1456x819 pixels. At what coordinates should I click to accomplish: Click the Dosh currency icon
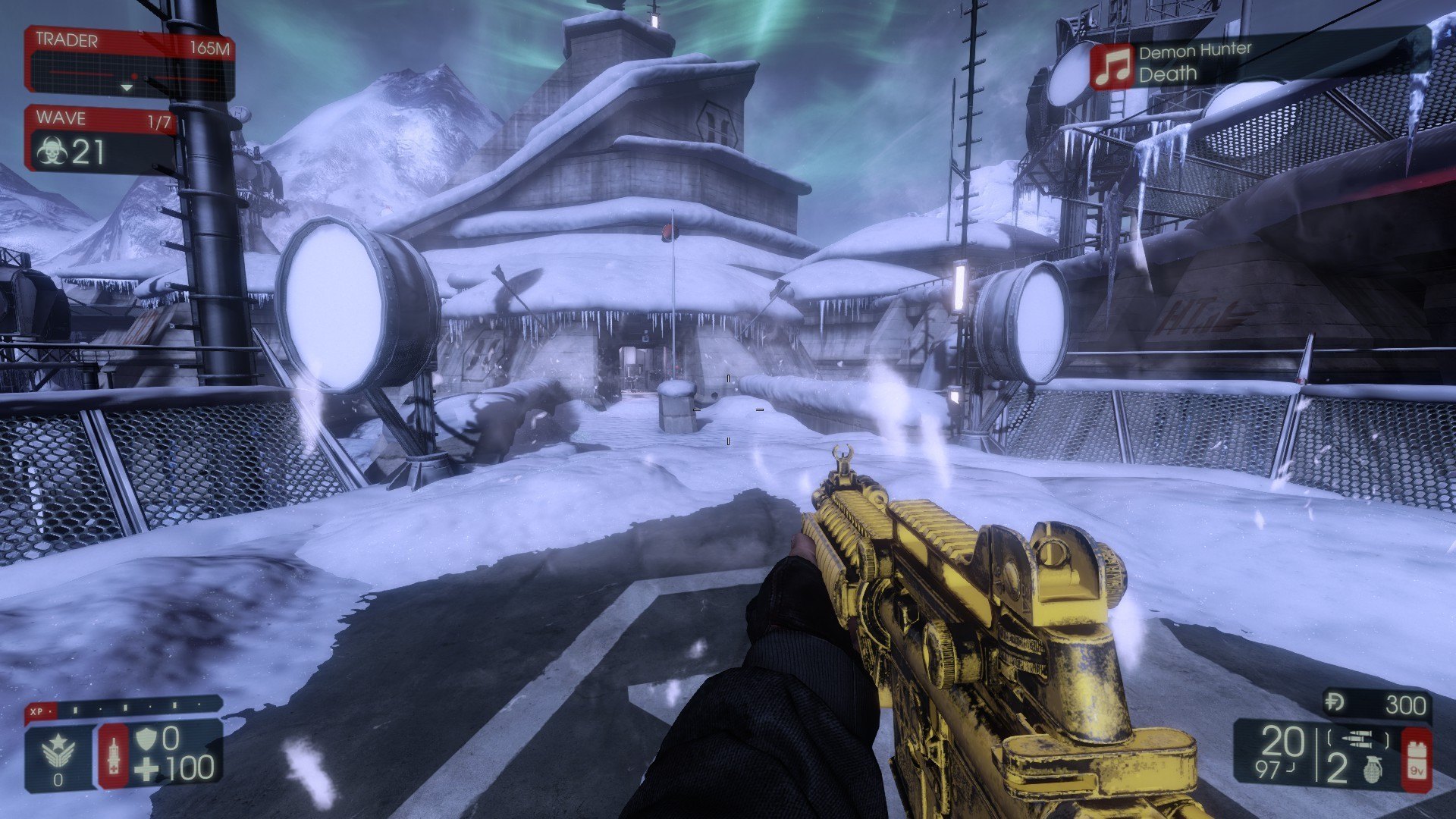point(1335,704)
